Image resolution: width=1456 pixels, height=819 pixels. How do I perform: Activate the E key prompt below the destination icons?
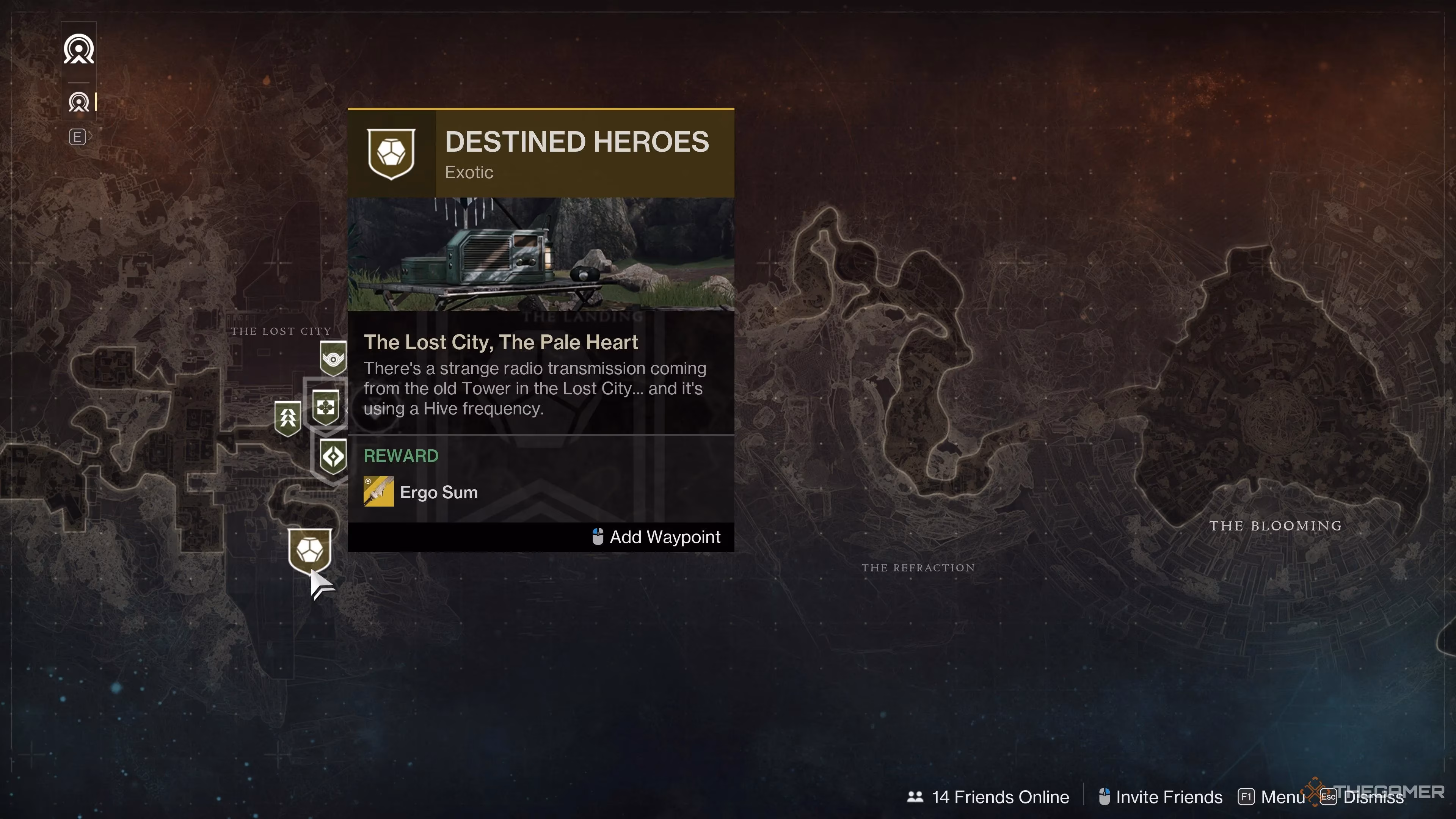point(77,136)
